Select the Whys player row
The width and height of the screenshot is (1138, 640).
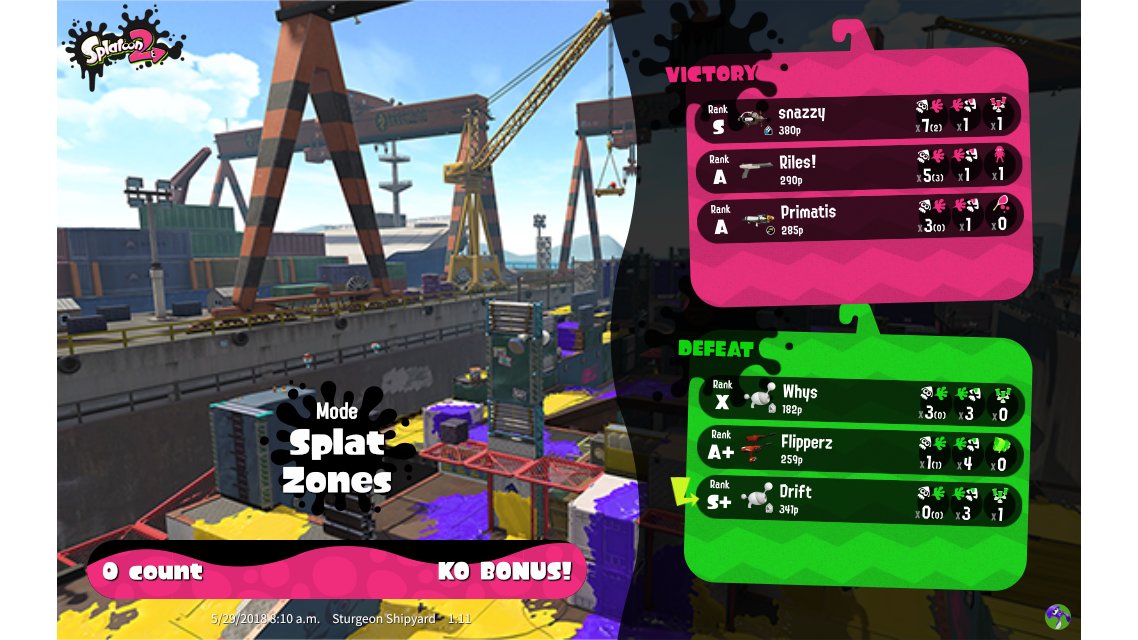pyautogui.click(x=858, y=397)
